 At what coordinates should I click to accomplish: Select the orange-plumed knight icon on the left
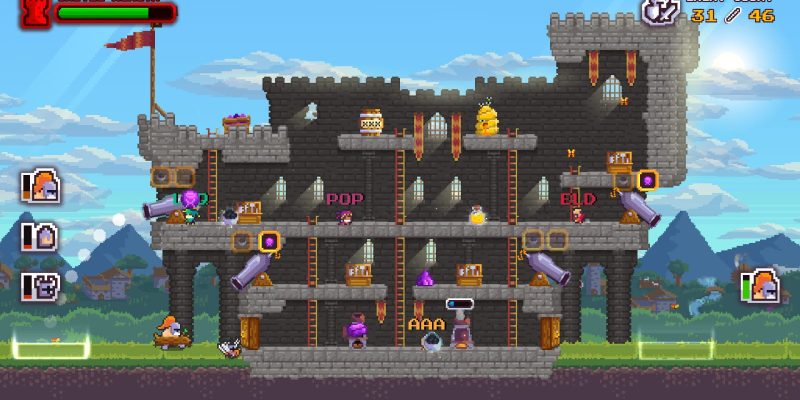tap(43, 187)
